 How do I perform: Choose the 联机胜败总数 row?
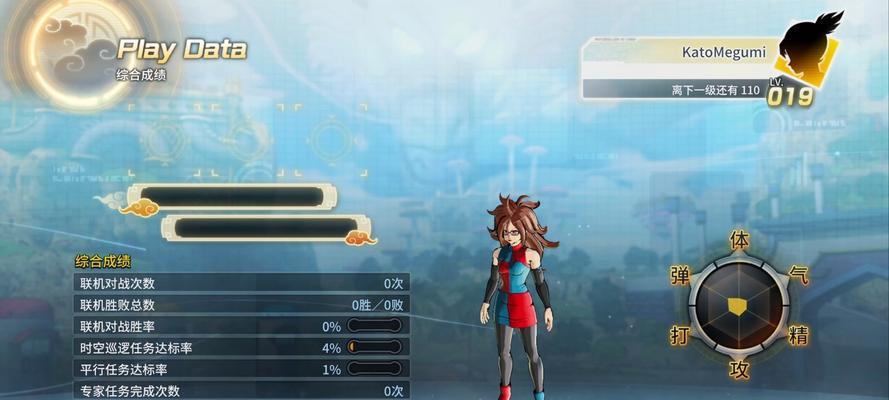[241, 305]
